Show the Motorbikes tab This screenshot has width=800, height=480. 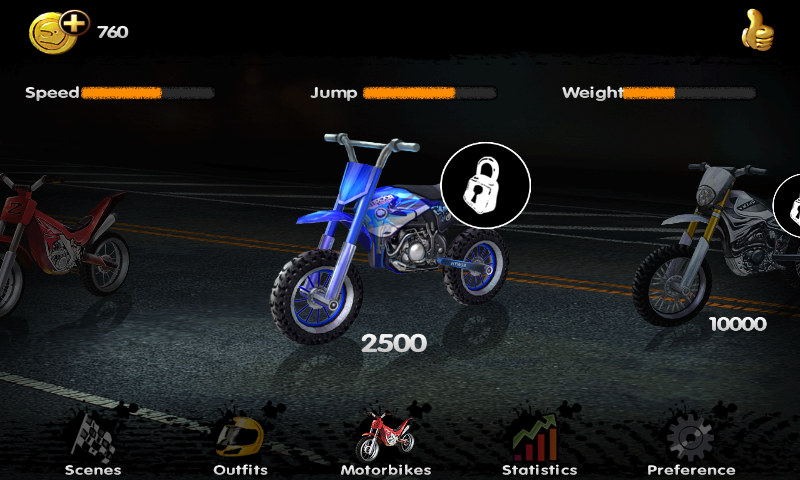point(385,445)
